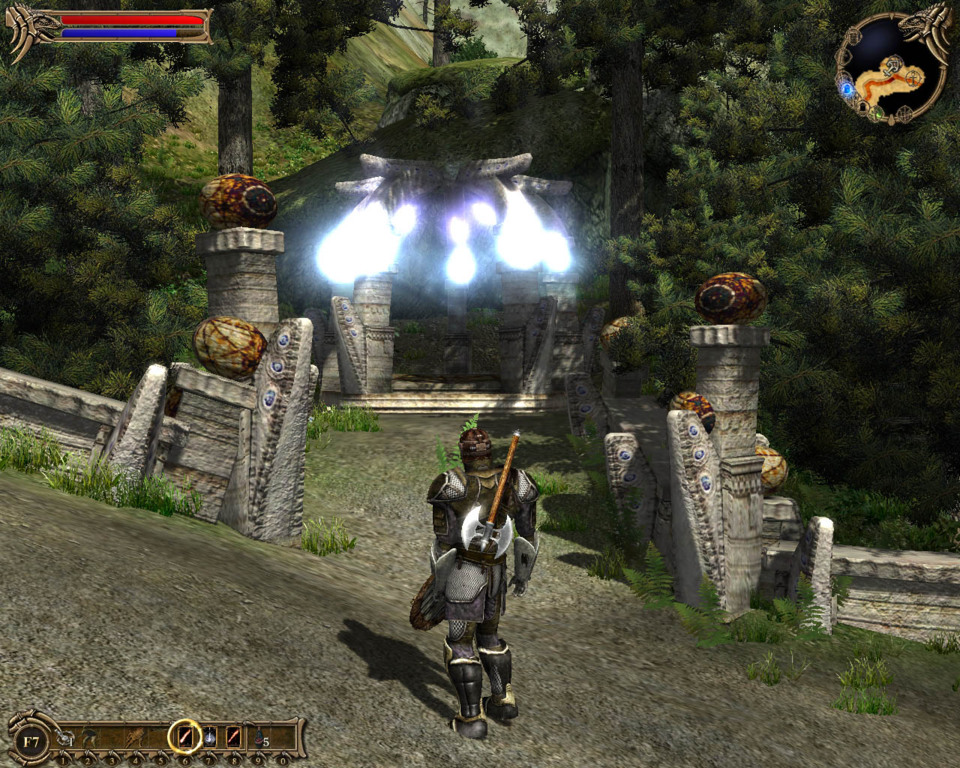Choose the glowing white orb in slot 7
The width and height of the screenshot is (960, 768).
(210, 738)
